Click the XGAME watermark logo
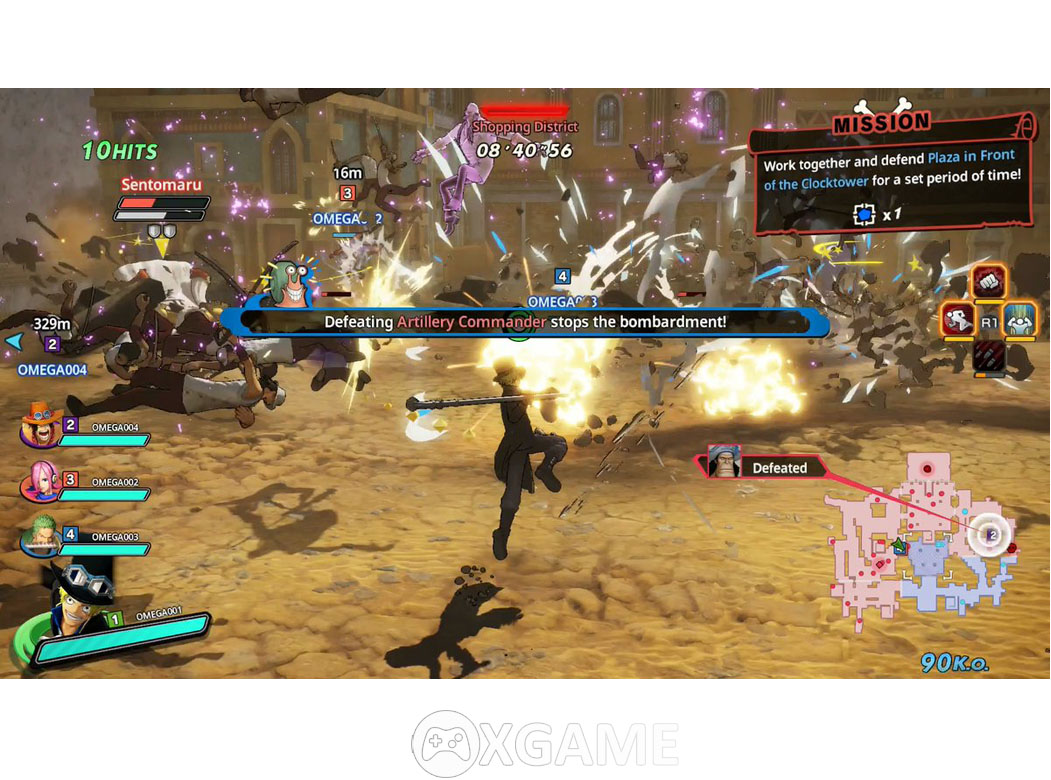The image size is (1051, 780). [546, 744]
